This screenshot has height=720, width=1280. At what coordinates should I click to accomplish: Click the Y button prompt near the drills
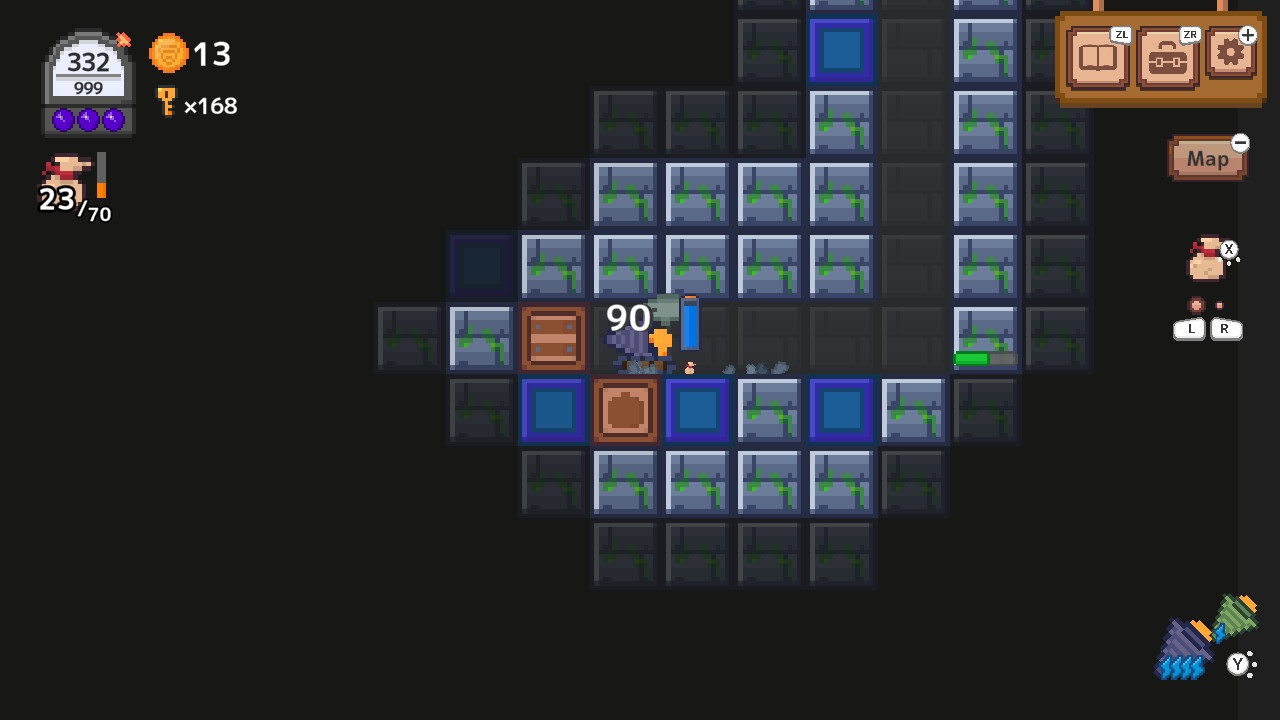click(x=1239, y=663)
